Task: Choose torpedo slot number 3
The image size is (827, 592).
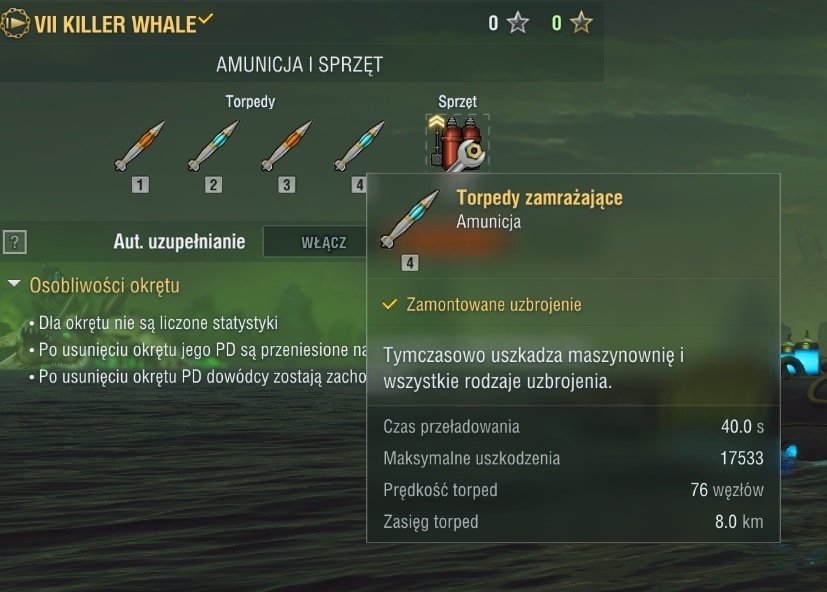Action: (287, 147)
